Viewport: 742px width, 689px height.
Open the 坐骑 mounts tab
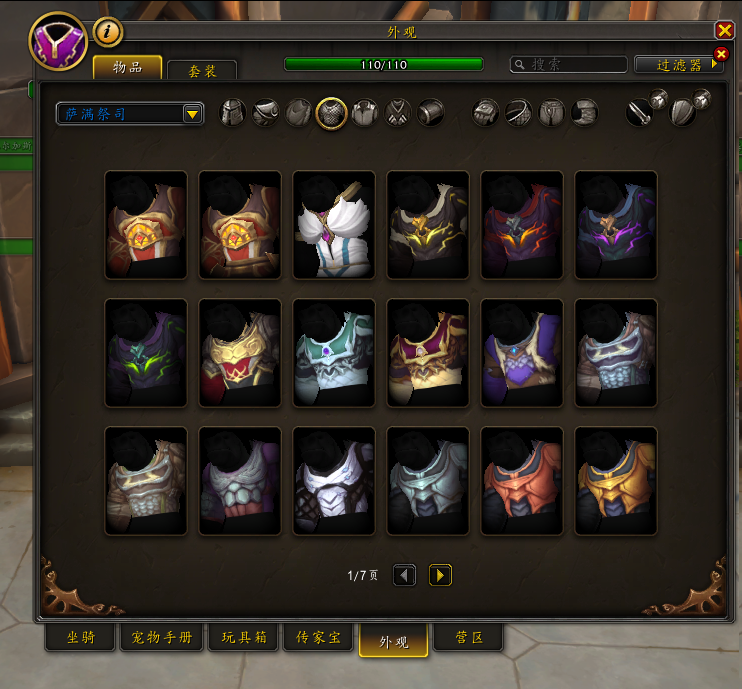81,638
